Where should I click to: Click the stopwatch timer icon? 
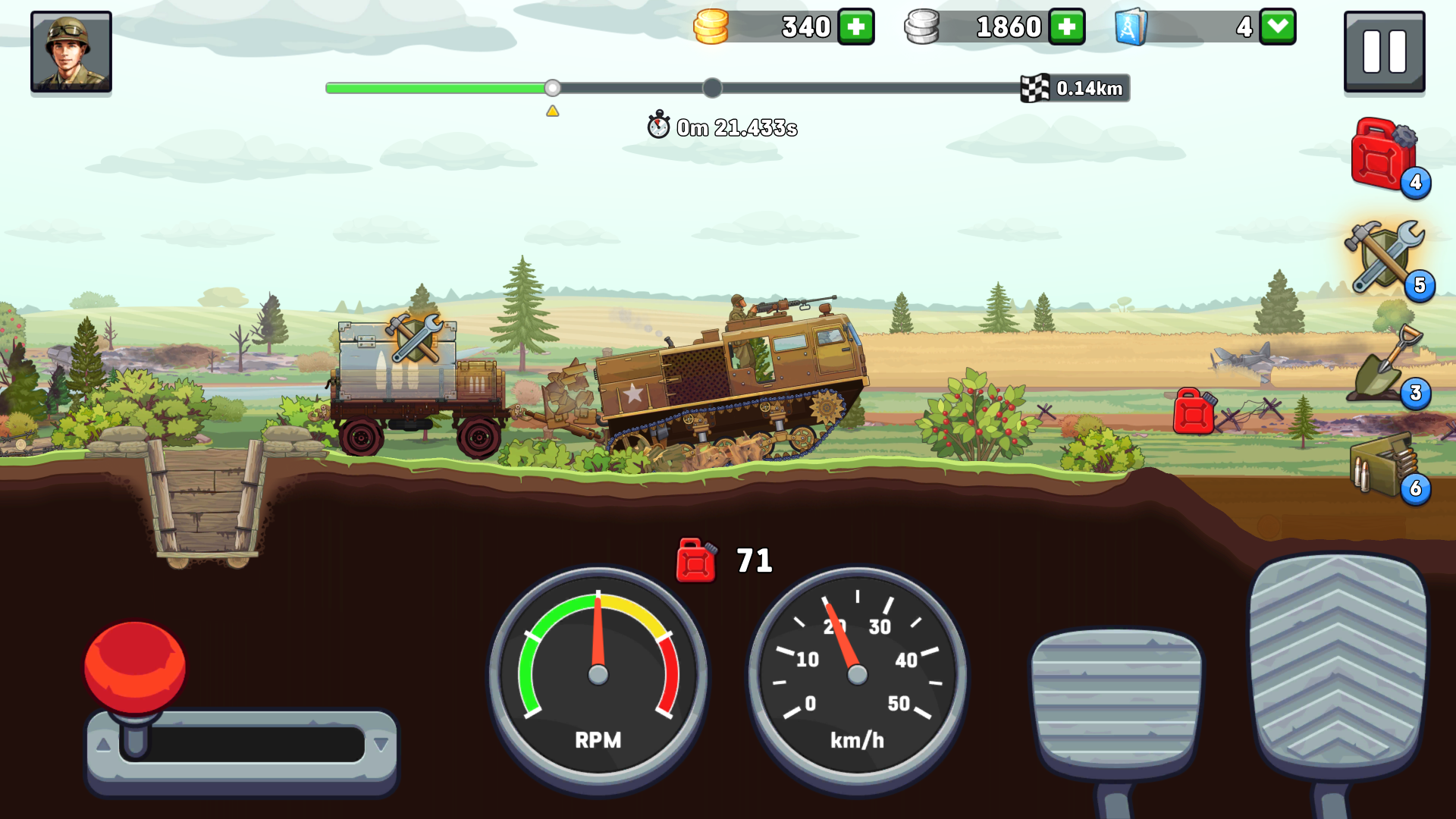(657, 126)
